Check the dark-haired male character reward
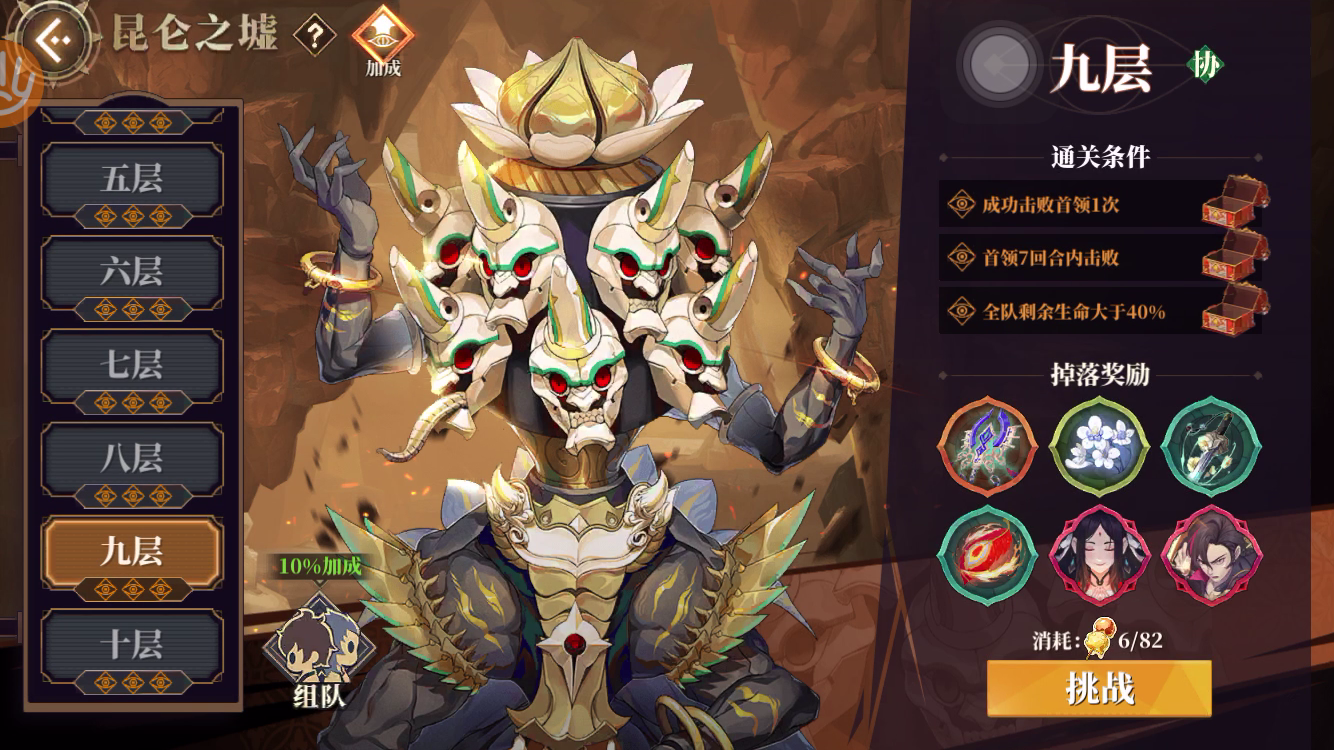Viewport: 1334px width, 750px height. [1211, 554]
